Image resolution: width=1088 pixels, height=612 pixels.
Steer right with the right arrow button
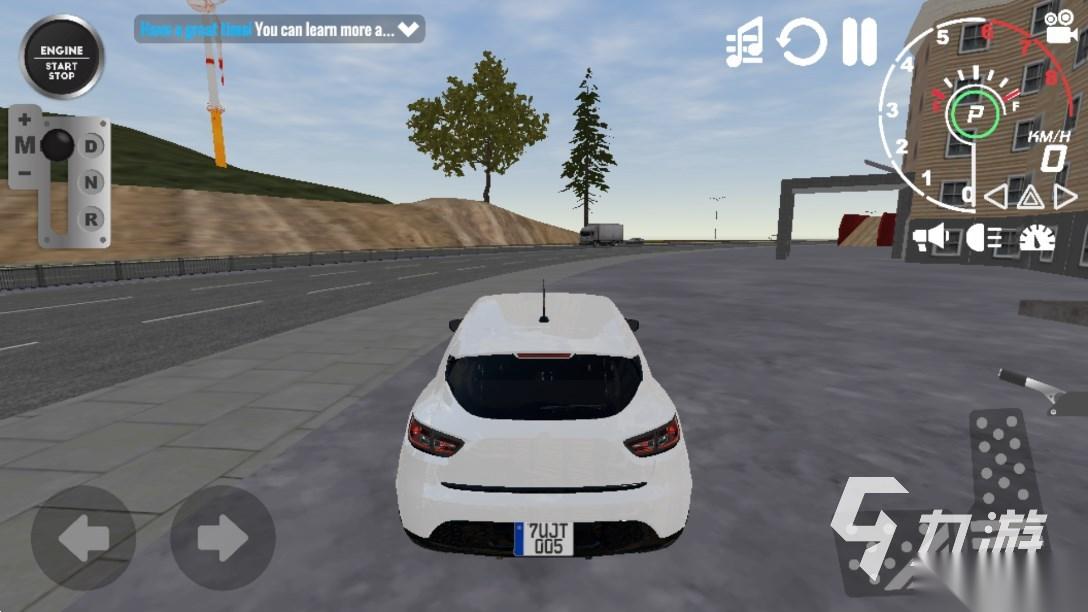tap(222, 540)
